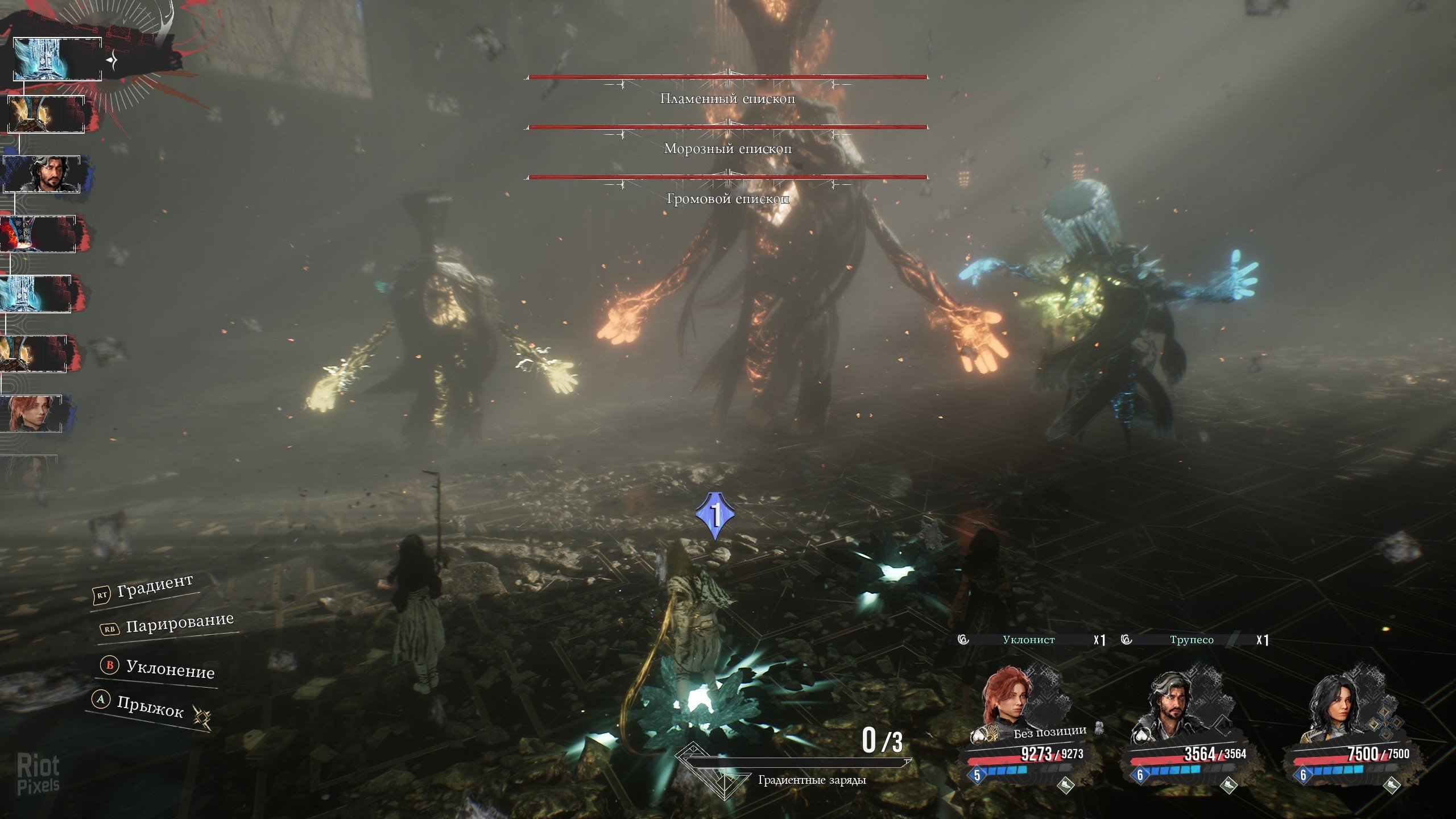1456x819 pixels.
Task: Select the Градиент action
Action: click(144, 589)
